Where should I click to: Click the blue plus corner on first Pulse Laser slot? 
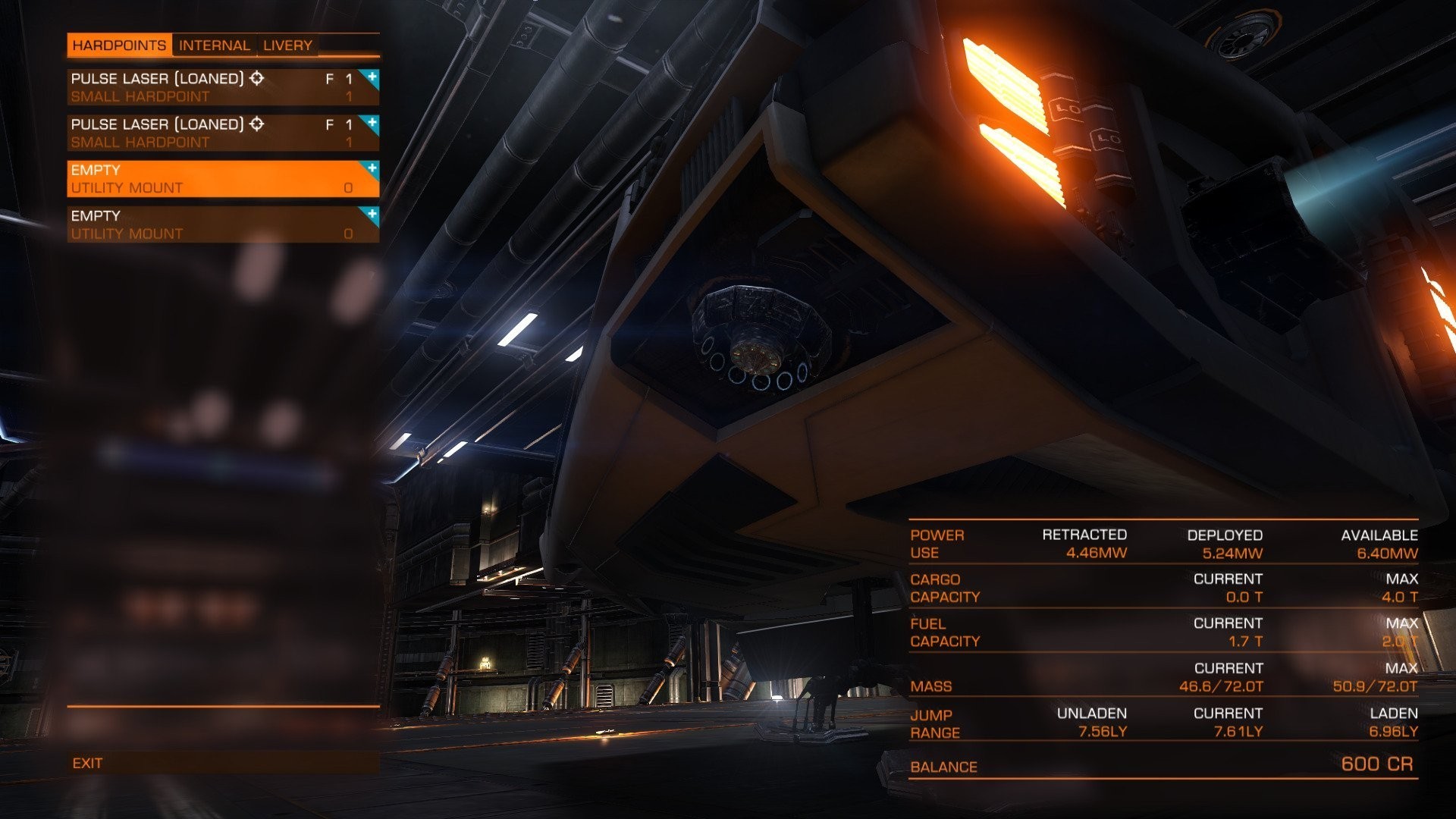point(371,76)
